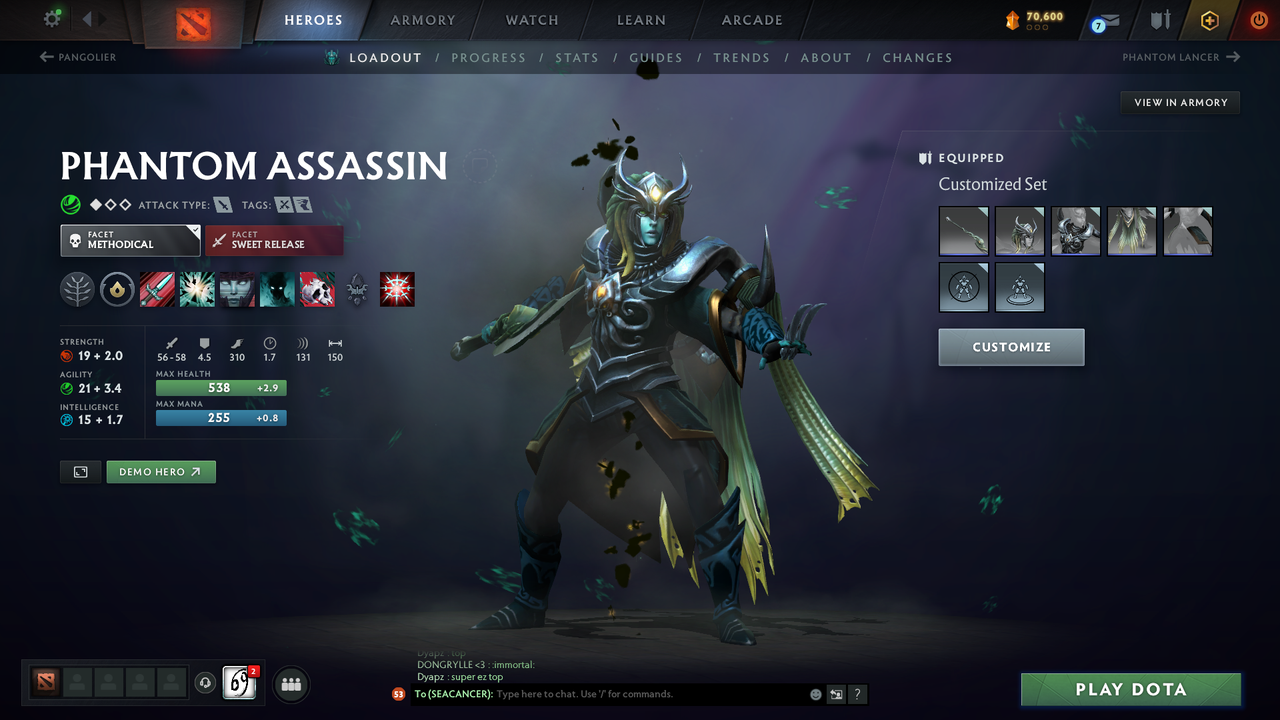
Task: Open the emoticon picker beside the chat box
Action: (814, 693)
